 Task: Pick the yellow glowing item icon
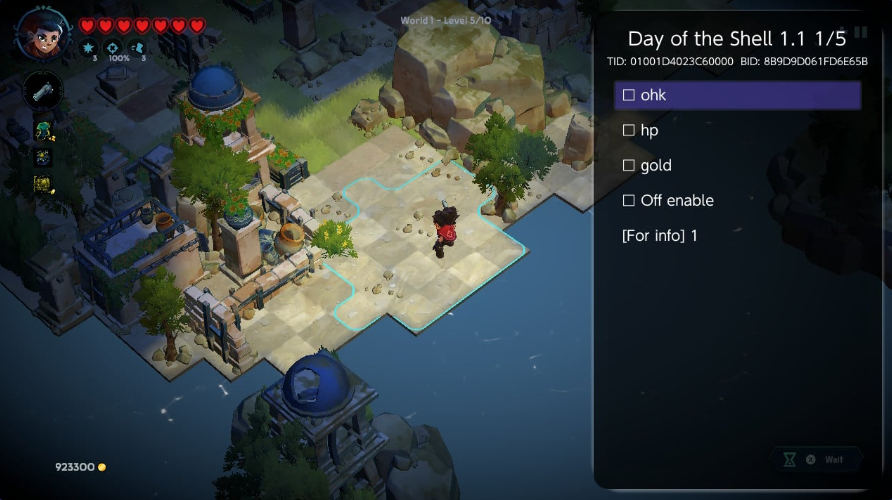43,184
